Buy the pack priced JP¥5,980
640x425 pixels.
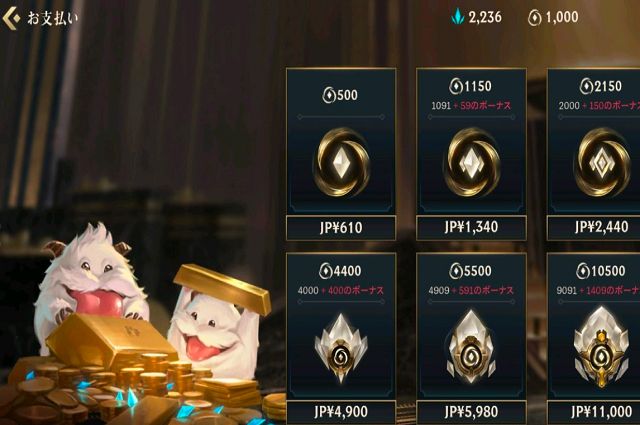pyautogui.click(x=471, y=411)
